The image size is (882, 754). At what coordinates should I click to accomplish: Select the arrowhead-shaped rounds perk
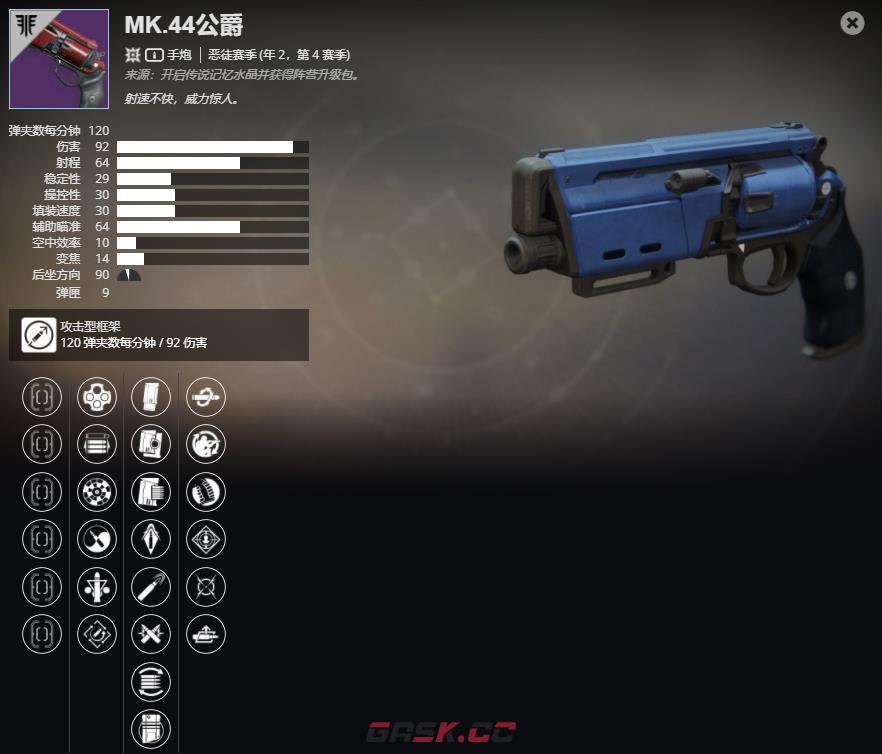pos(151,540)
